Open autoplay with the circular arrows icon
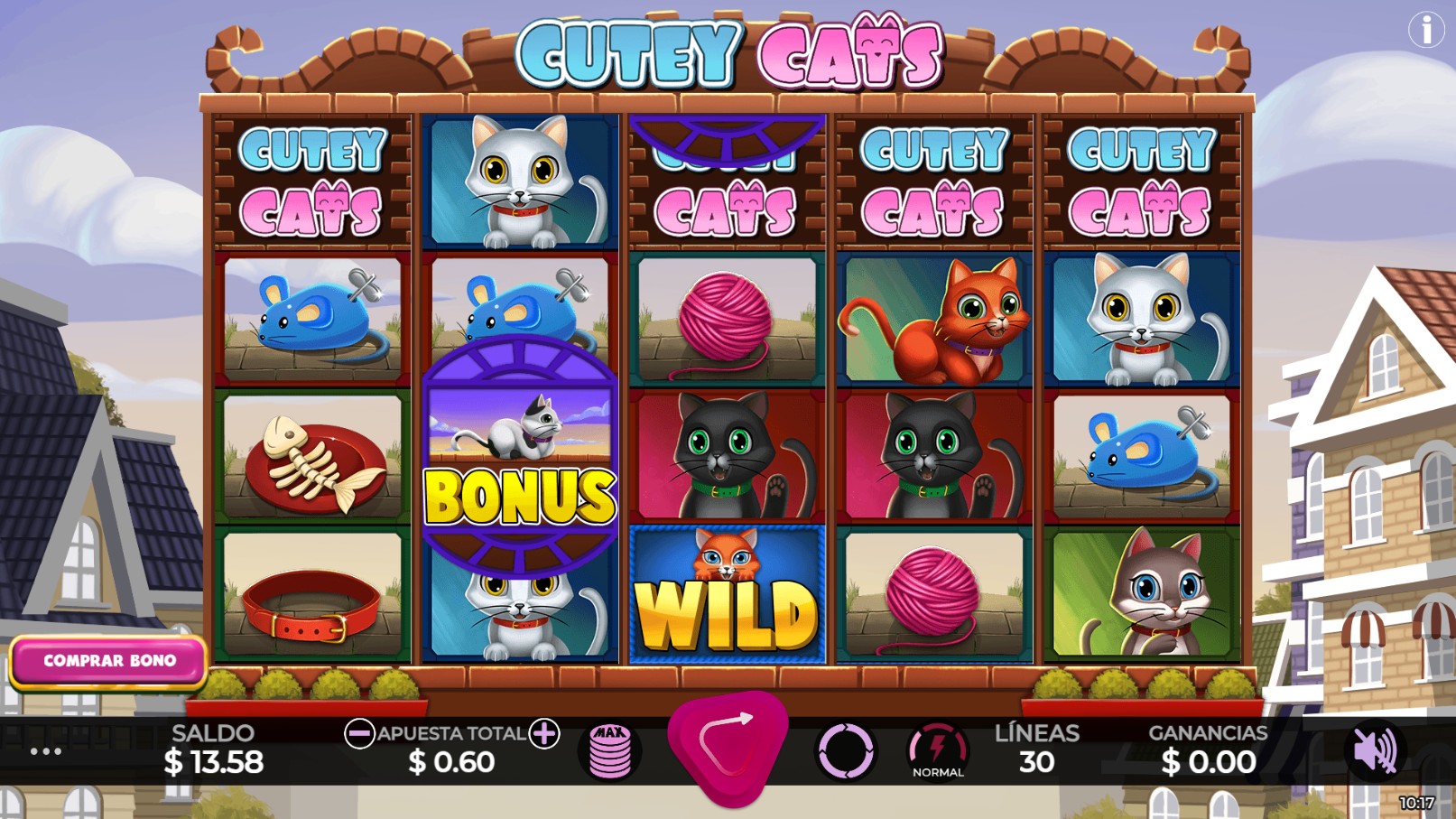Image resolution: width=1456 pixels, height=819 pixels. (x=849, y=750)
